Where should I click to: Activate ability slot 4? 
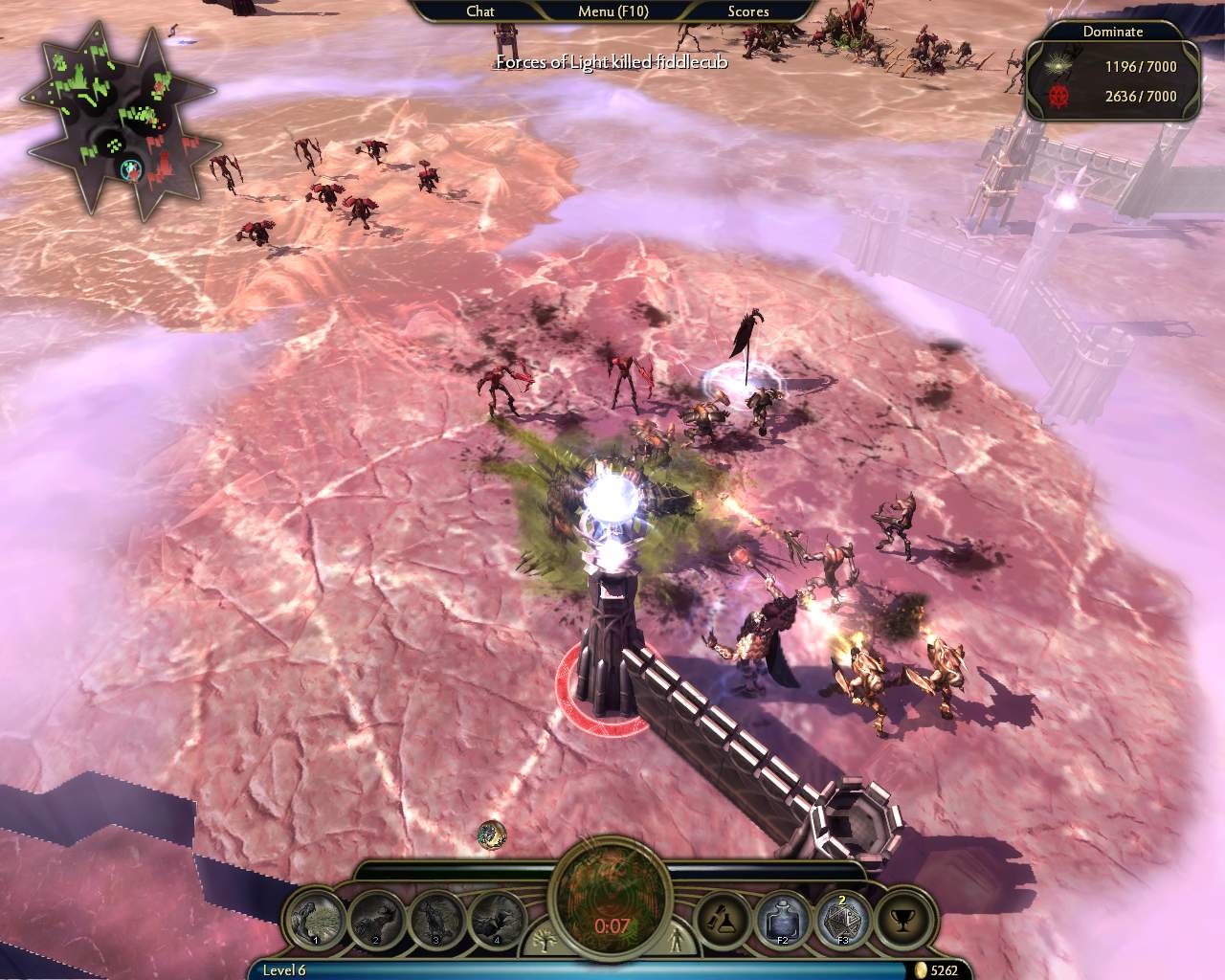[498, 920]
